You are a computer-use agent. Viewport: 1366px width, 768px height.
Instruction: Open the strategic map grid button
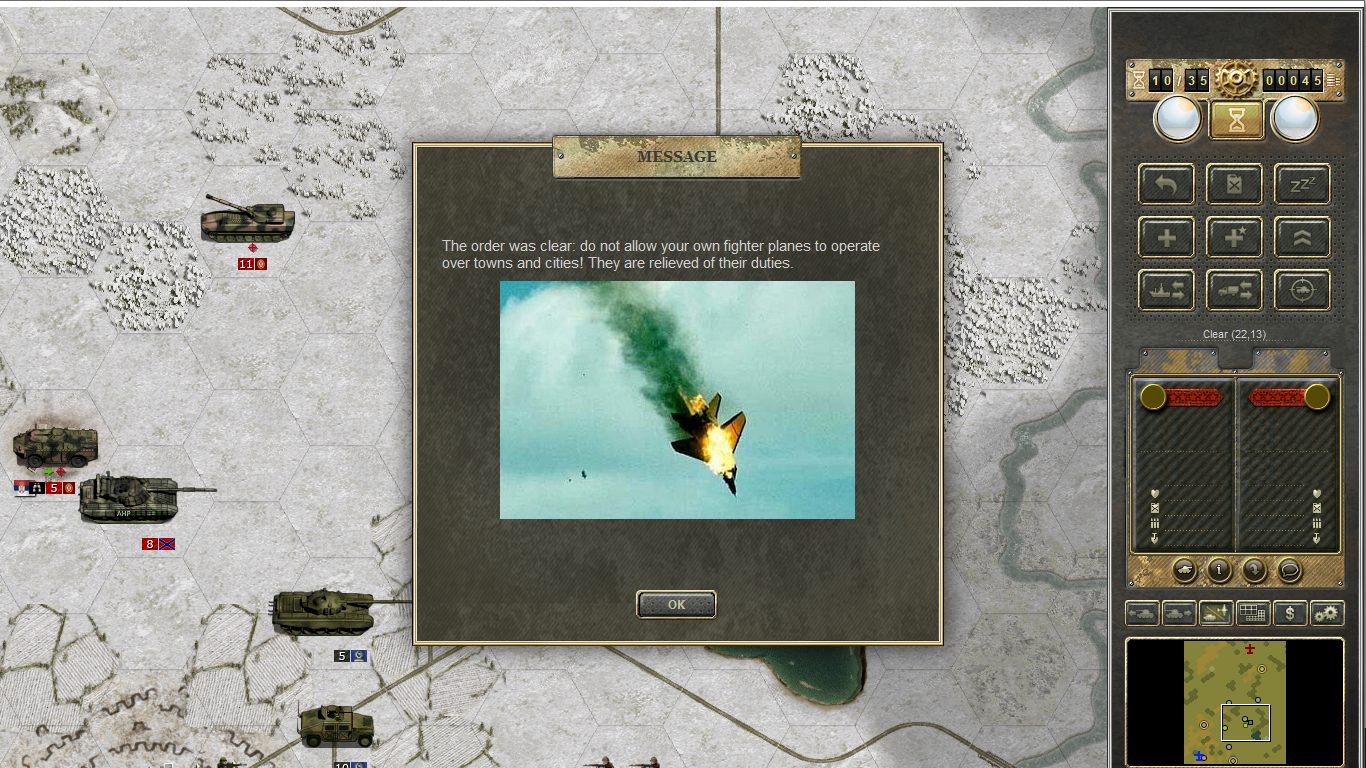click(1253, 613)
